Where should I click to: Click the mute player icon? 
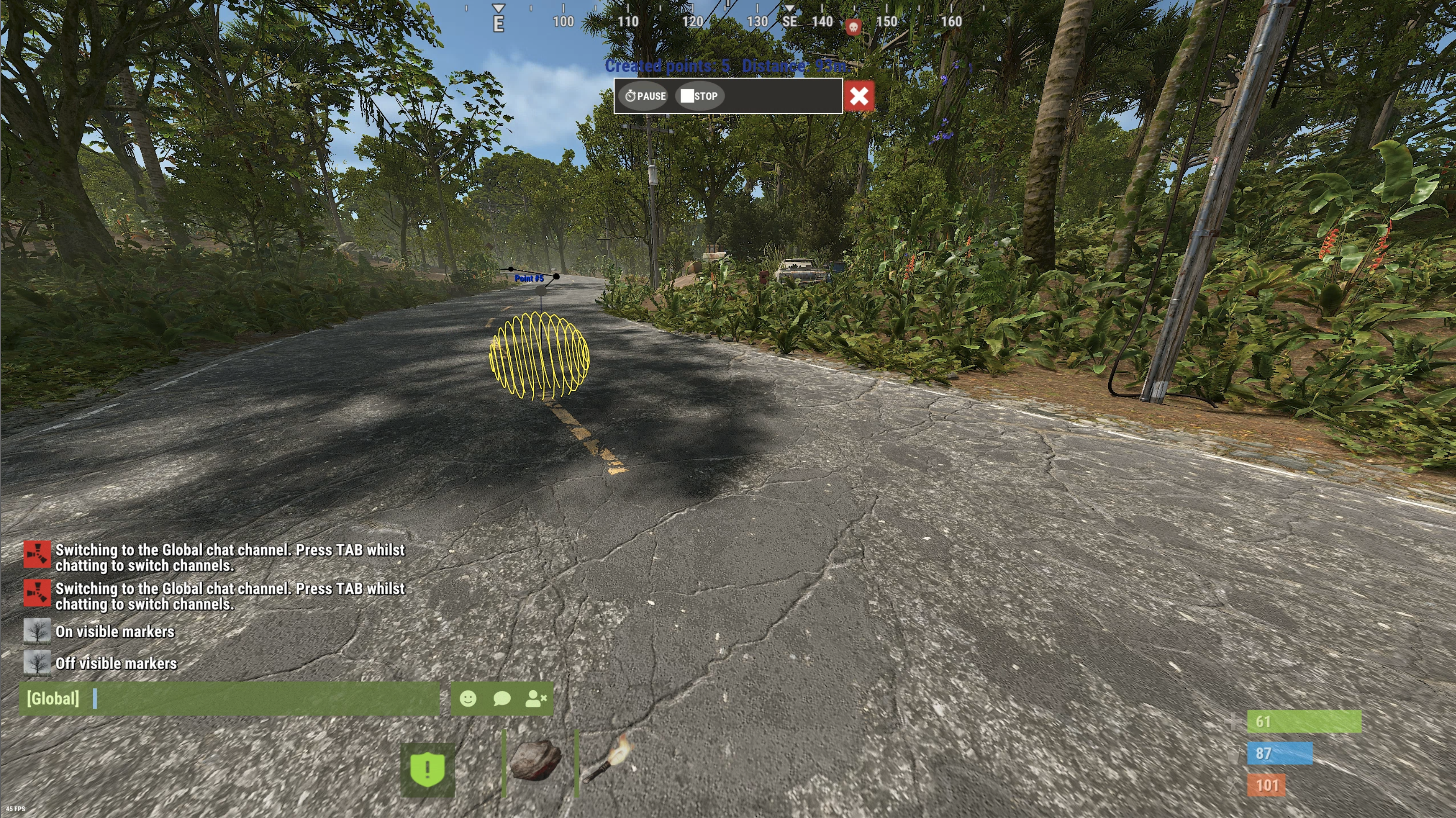pos(535,699)
